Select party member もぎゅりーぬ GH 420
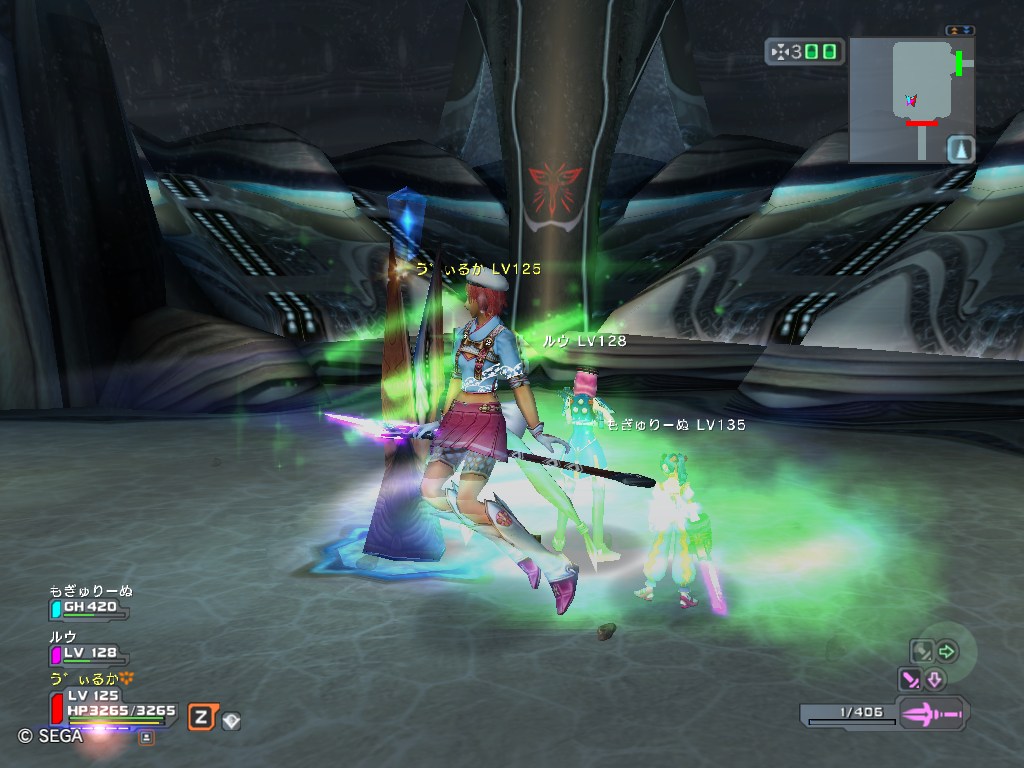Viewport: 1024px width, 768px height. (90, 606)
